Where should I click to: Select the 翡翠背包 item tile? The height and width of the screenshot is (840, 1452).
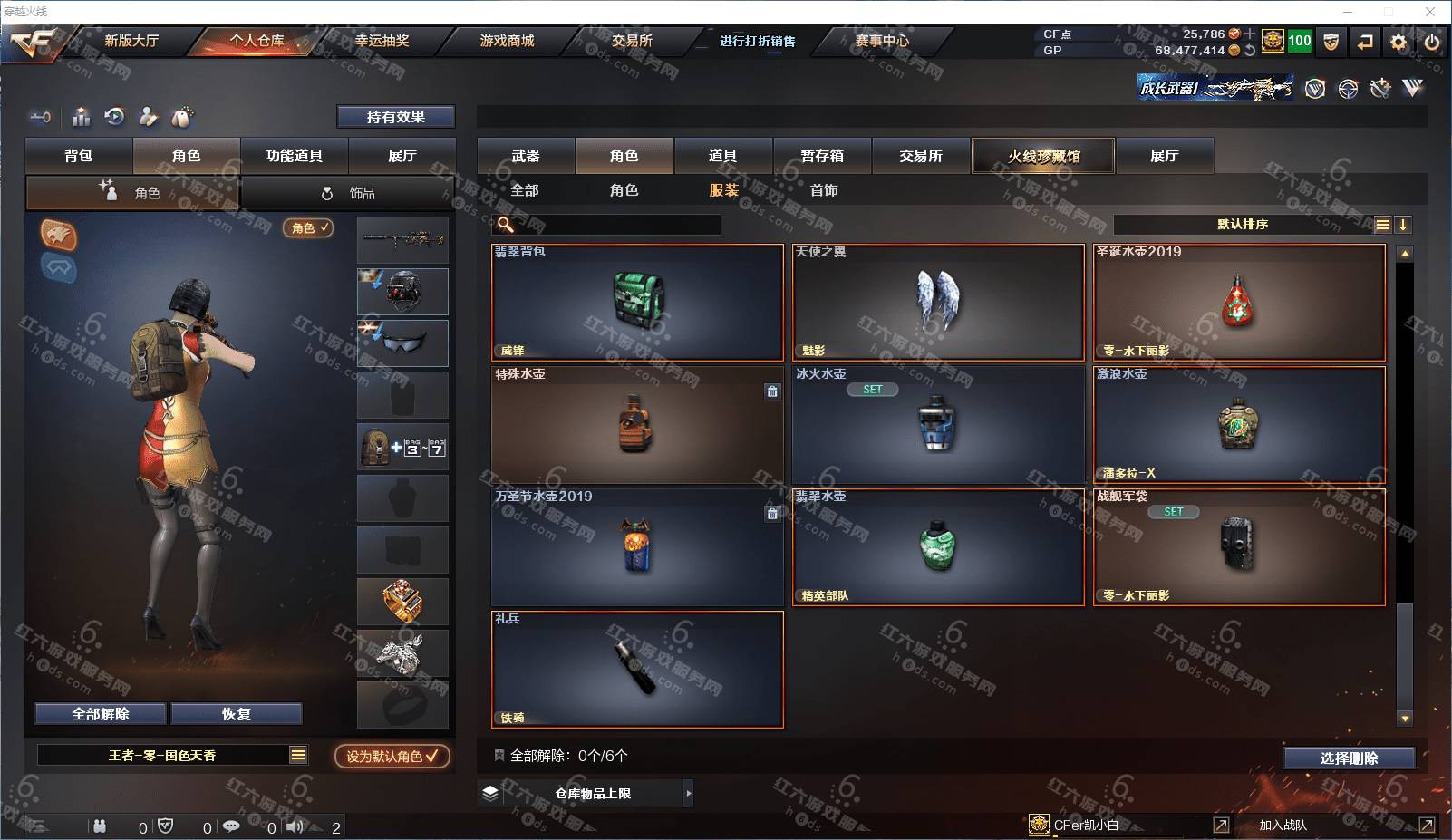(x=637, y=303)
